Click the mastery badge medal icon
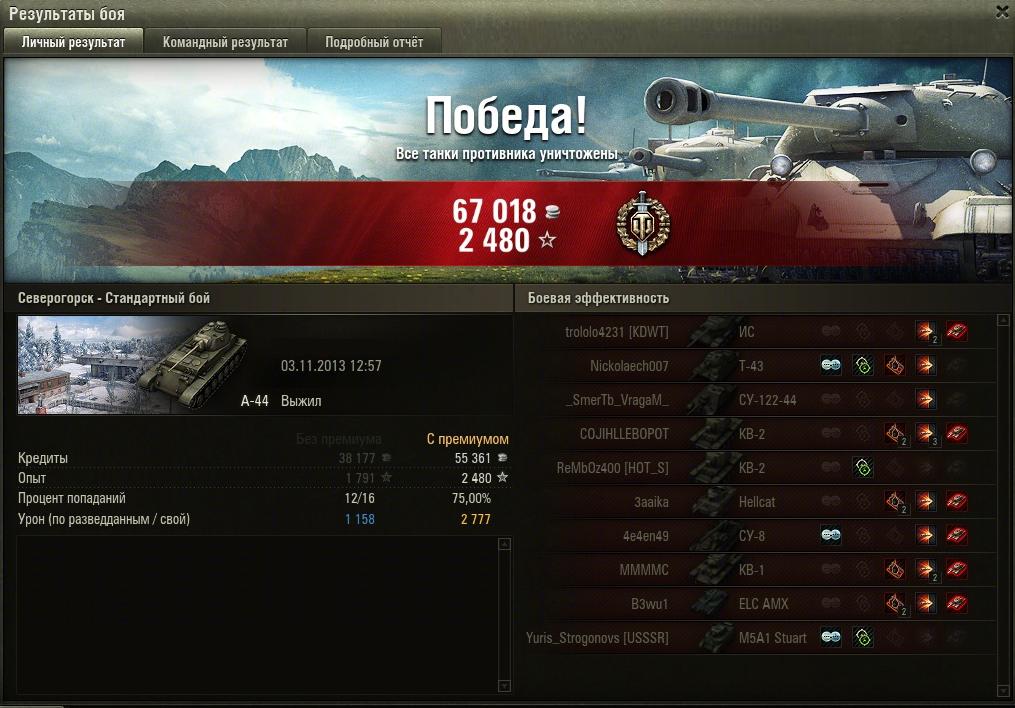This screenshot has width=1015, height=708. point(643,224)
